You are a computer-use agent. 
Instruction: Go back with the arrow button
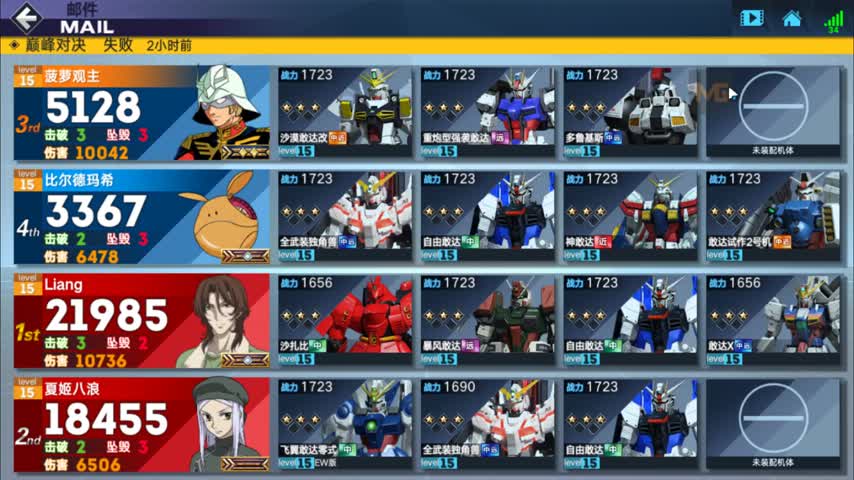click(27, 18)
